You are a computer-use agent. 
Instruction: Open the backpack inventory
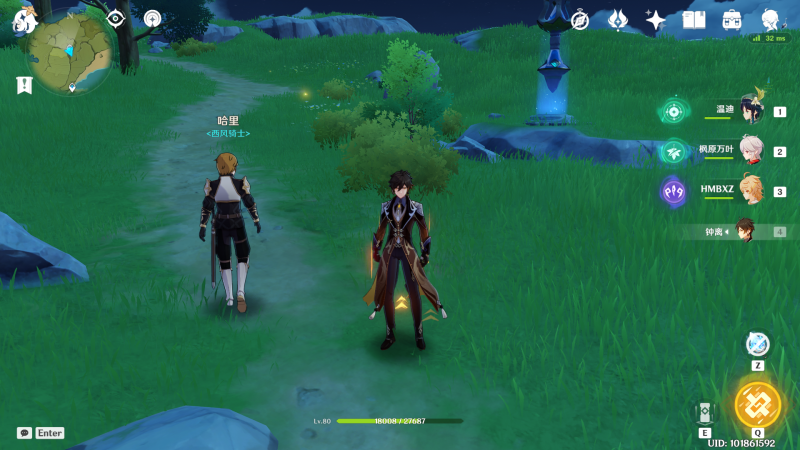tap(732, 20)
